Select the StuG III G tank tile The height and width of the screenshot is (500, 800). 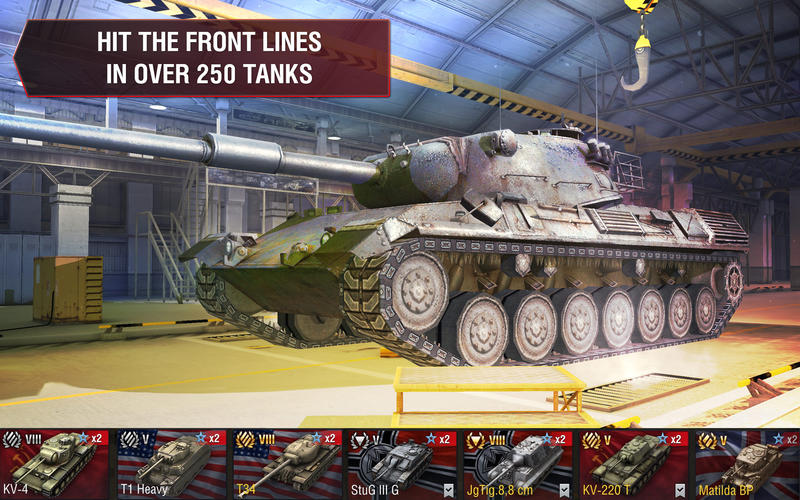401,465
